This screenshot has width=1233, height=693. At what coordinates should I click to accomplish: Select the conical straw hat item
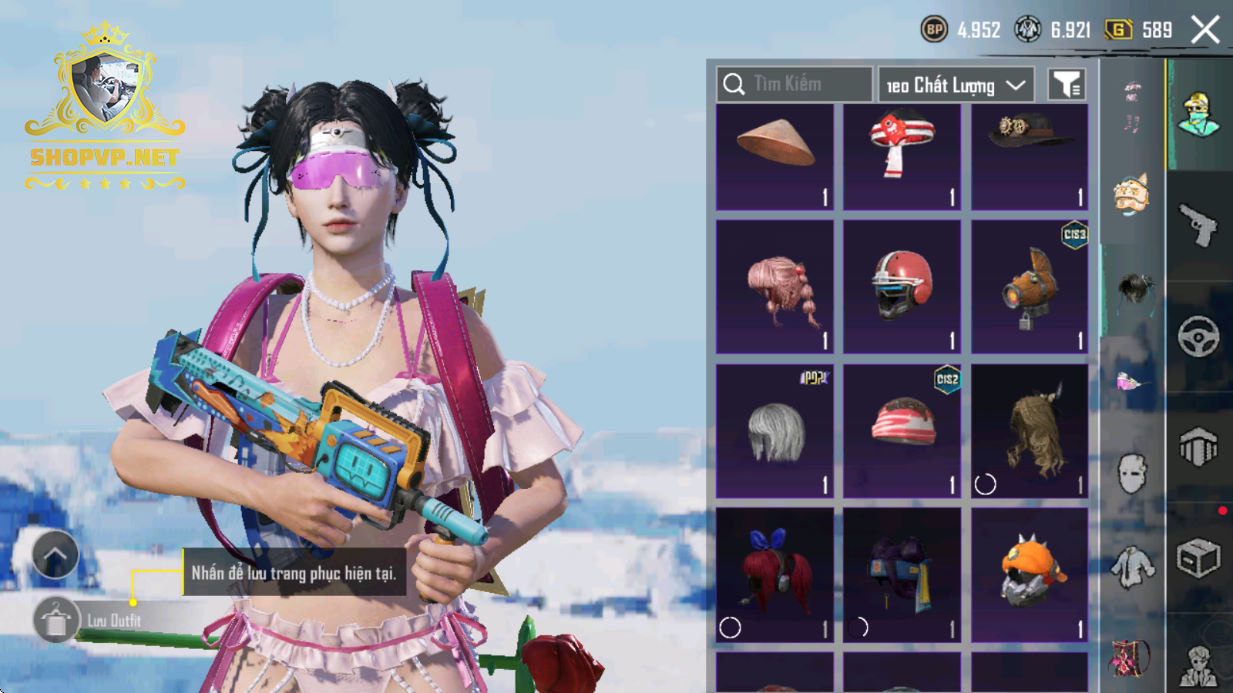[x=775, y=157]
